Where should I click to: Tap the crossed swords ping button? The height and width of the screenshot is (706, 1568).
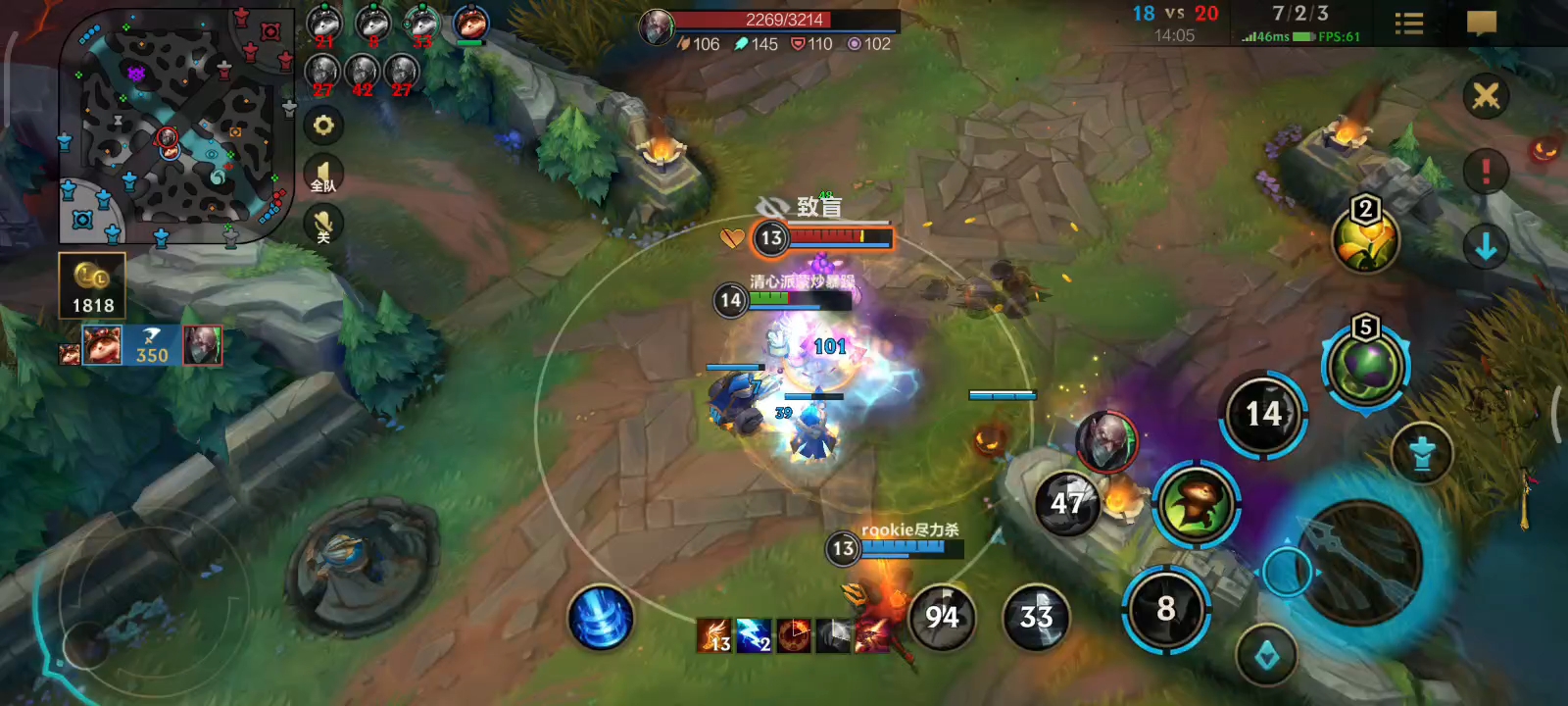[1486, 96]
